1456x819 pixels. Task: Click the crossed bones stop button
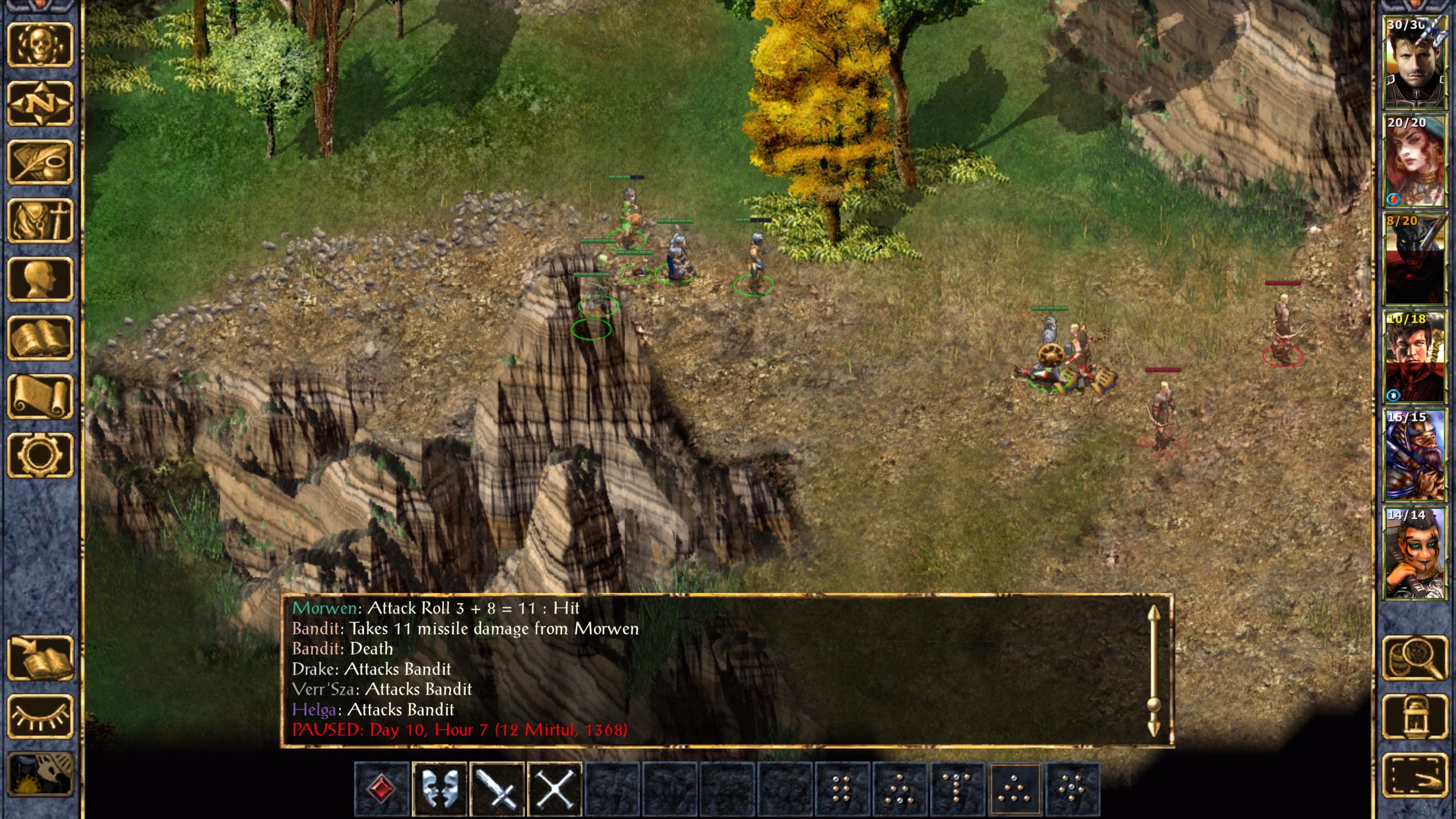click(x=555, y=789)
